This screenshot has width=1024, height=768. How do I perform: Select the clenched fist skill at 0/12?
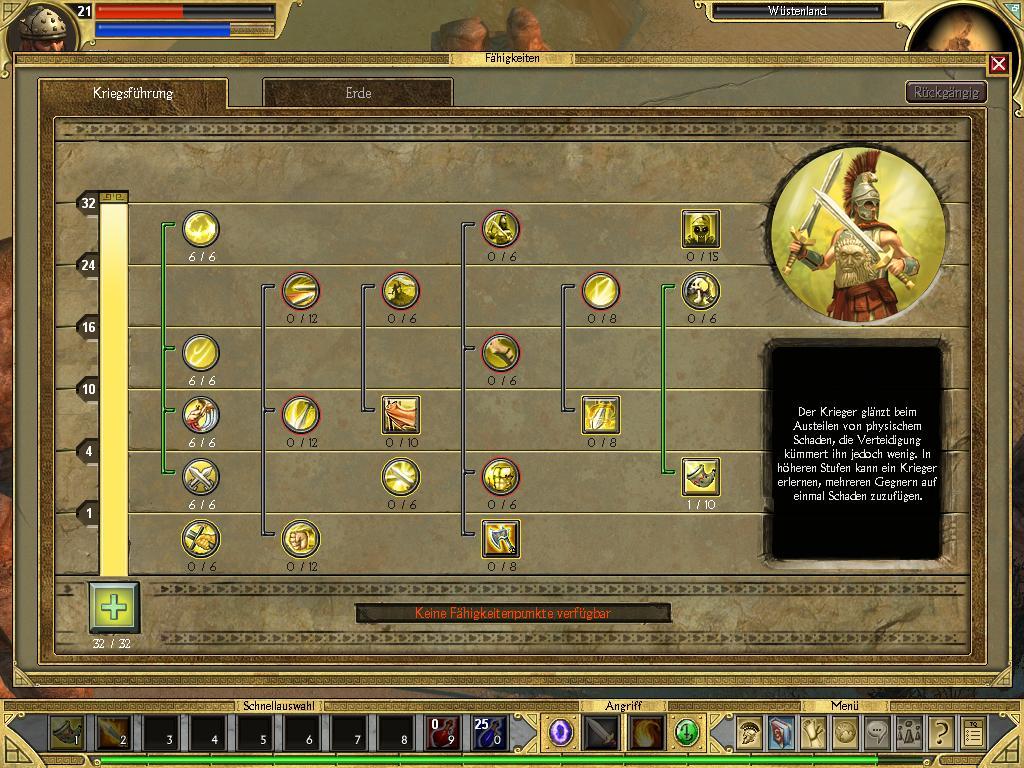(301, 539)
